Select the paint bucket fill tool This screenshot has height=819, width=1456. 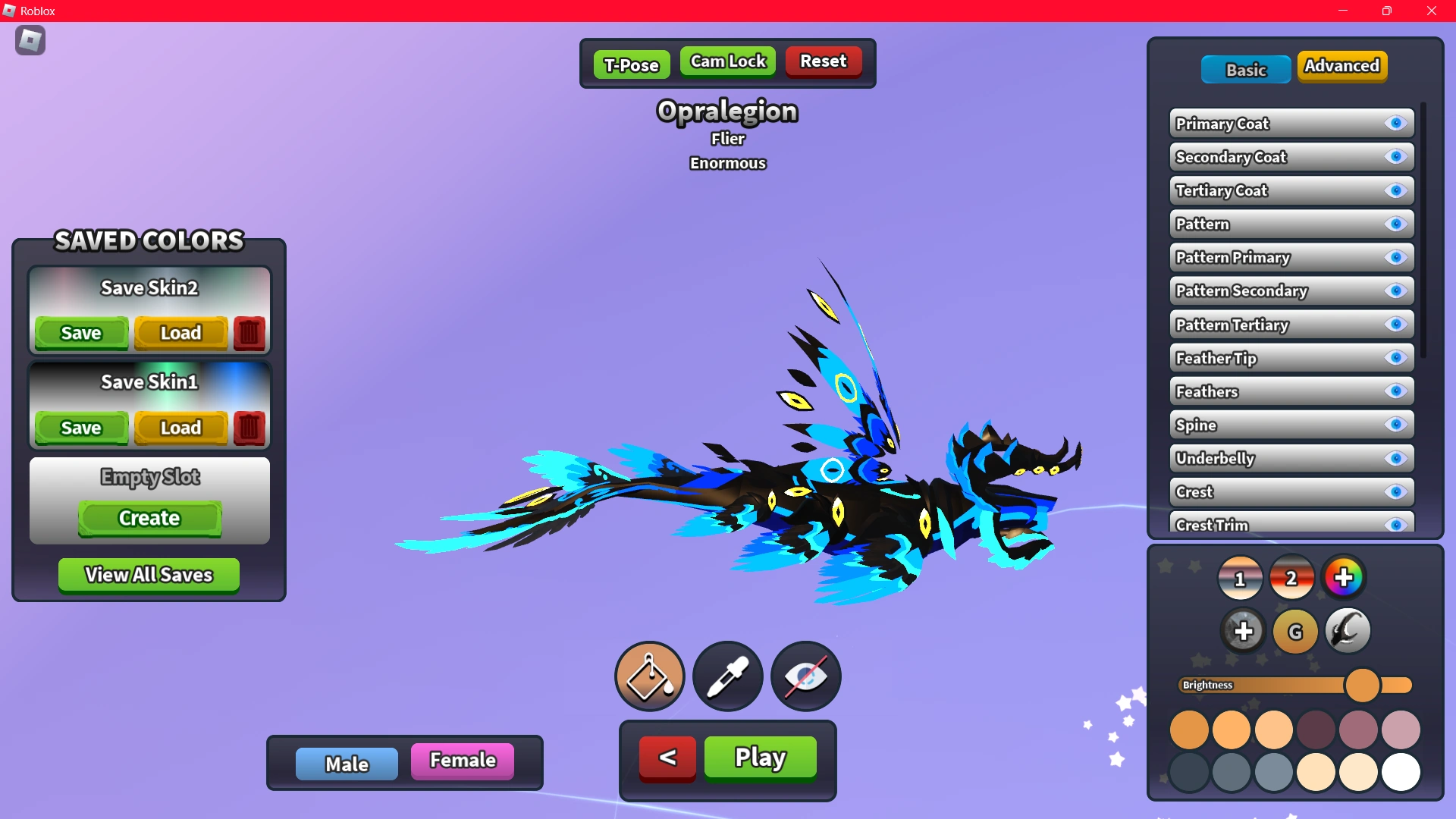point(649,676)
